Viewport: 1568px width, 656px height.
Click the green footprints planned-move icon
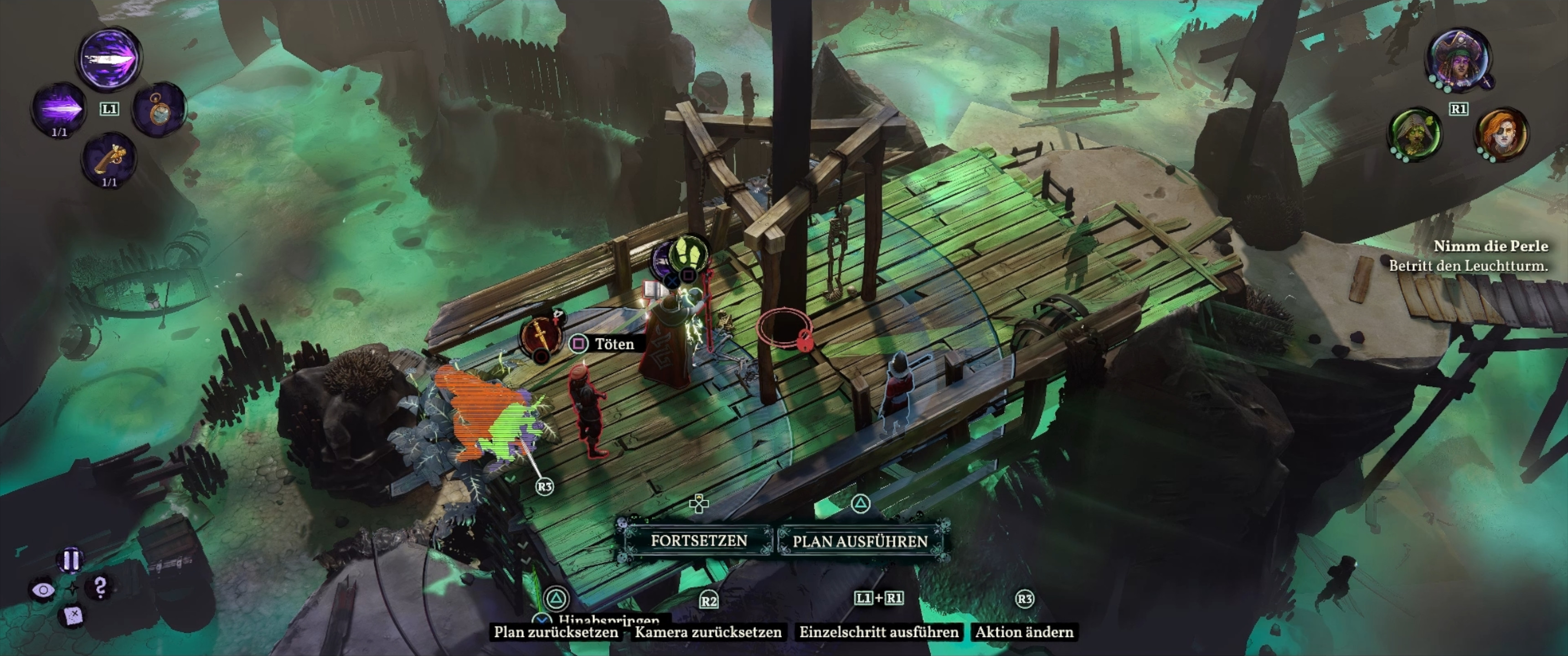pos(688,254)
